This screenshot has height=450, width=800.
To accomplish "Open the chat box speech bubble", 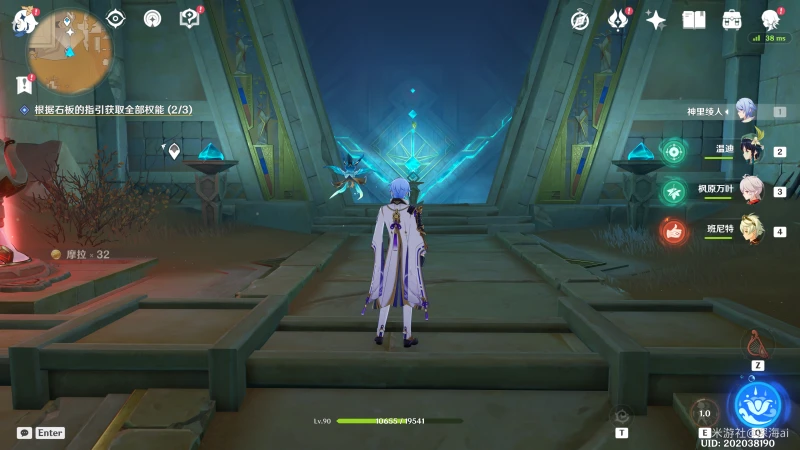I will (x=24, y=433).
